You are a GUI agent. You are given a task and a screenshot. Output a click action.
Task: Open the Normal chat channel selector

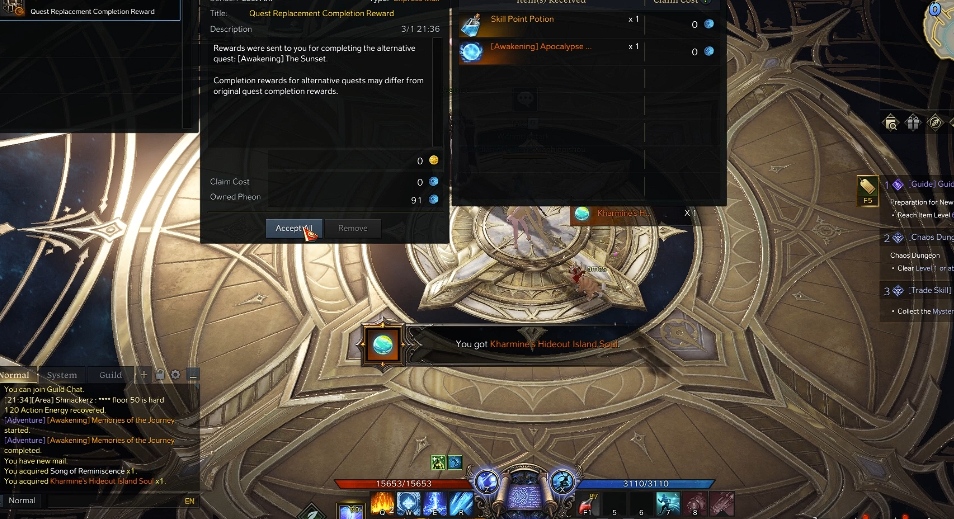pos(22,500)
